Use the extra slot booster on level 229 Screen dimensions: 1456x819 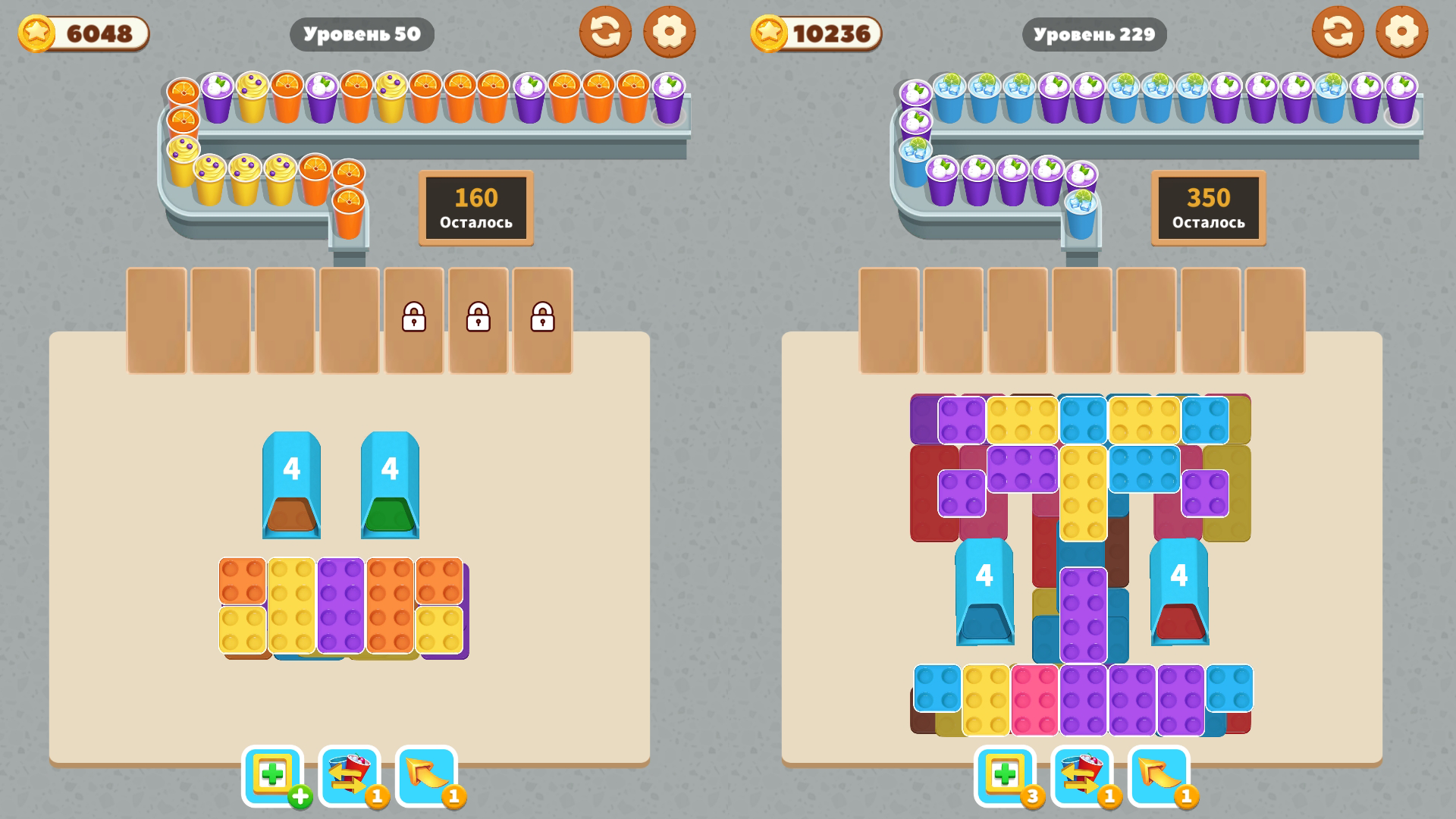1005,775
